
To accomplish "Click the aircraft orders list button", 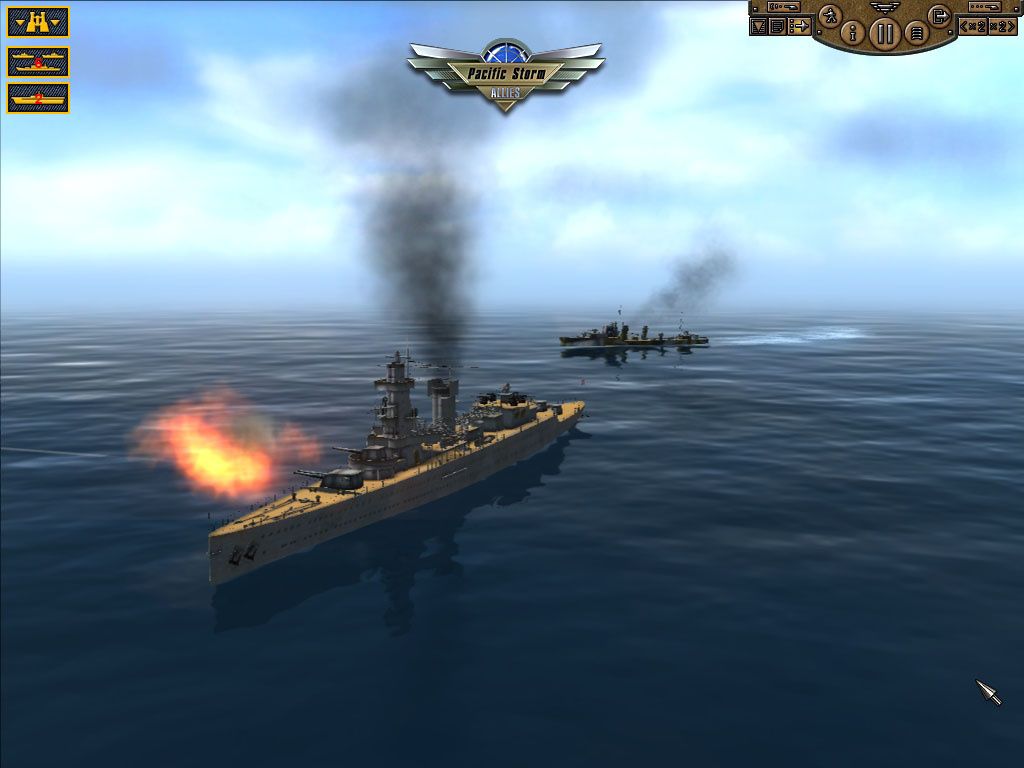I will coord(799,27).
